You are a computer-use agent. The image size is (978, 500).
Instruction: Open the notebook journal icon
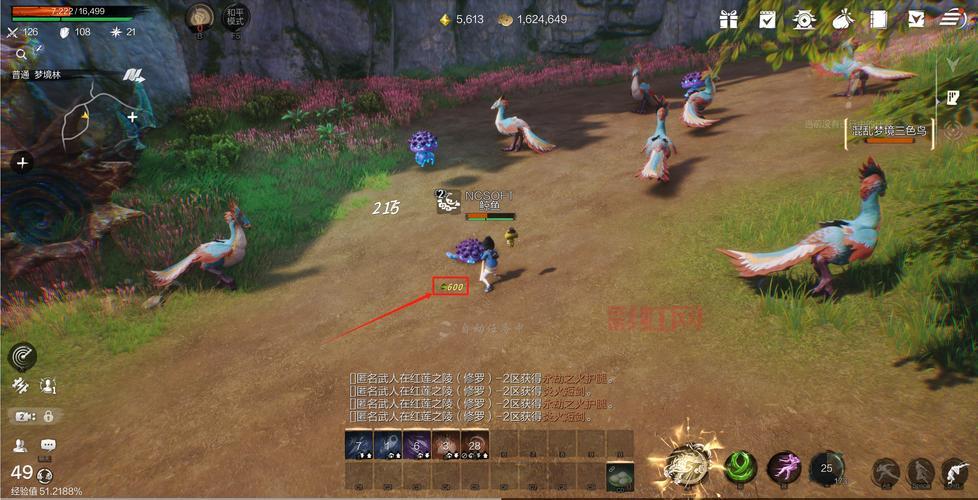879,19
